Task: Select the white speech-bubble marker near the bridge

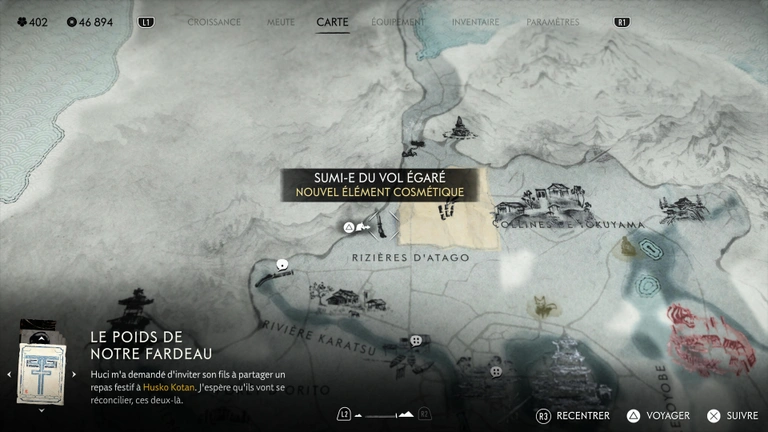Action: click(283, 265)
